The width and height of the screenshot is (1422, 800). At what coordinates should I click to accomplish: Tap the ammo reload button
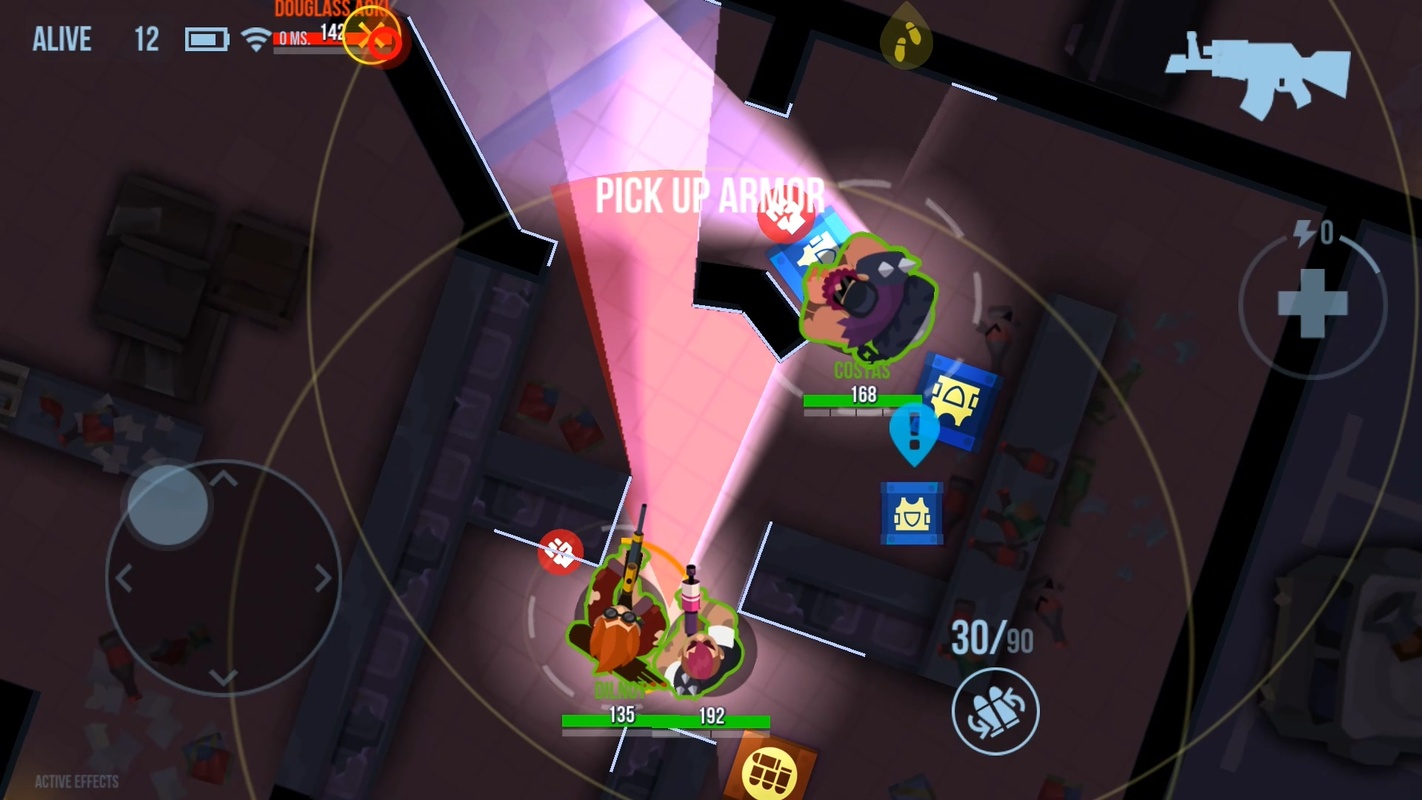tap(995, 711)
